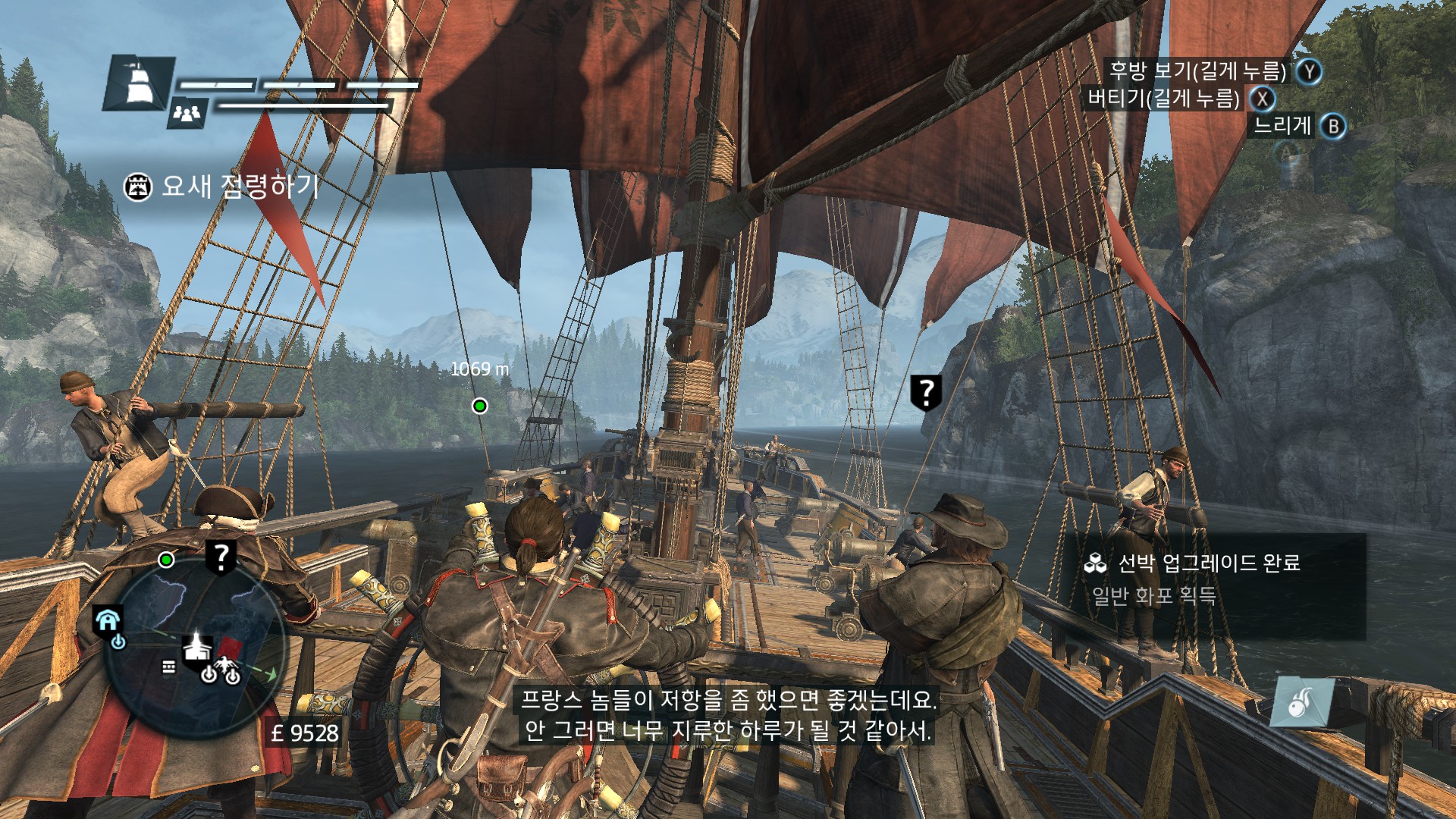
Task: Select the blue fort icon on the minimap edge
Action: (x=108, y=621)
